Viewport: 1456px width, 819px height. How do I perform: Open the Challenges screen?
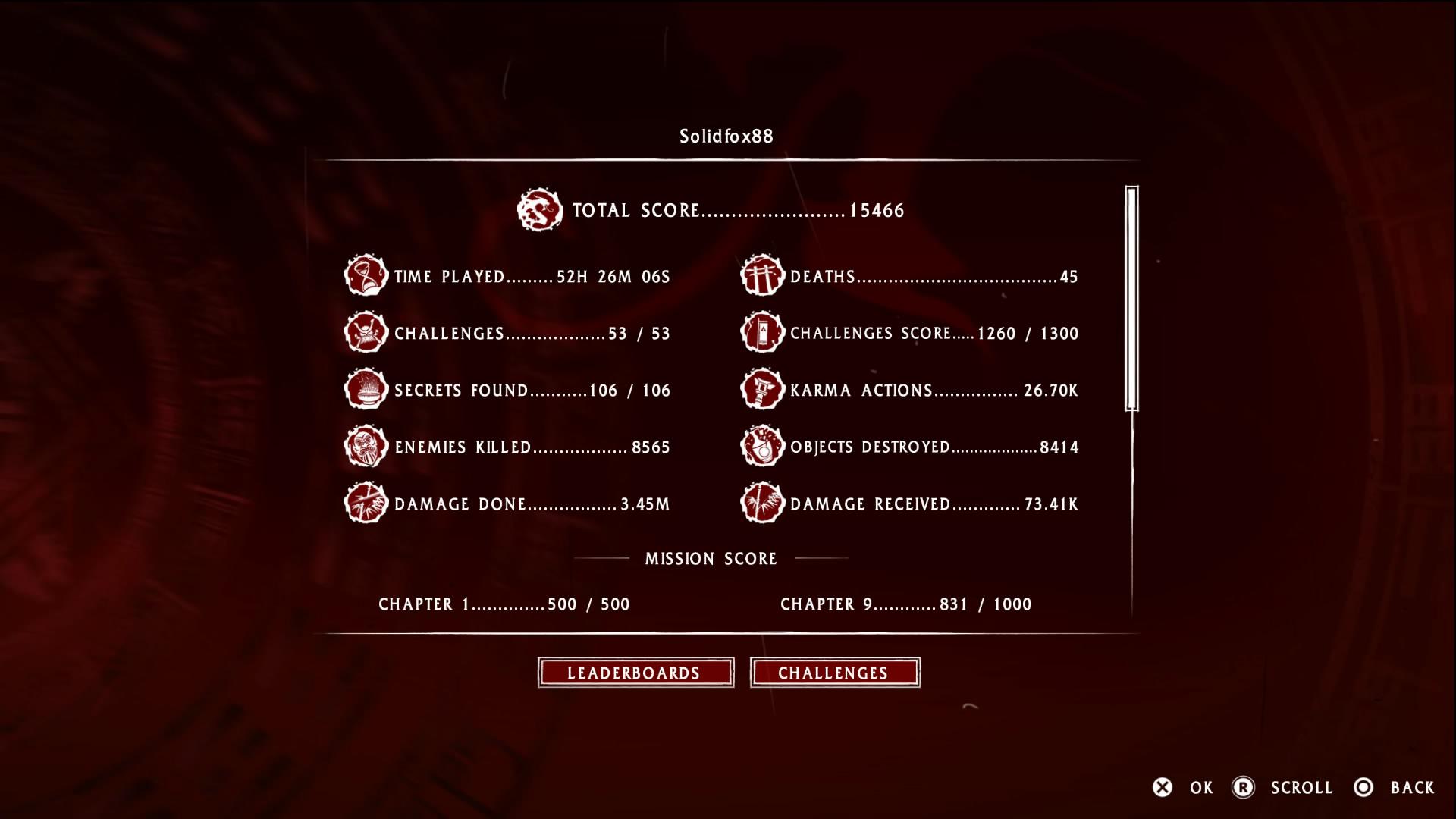point(835,672)
